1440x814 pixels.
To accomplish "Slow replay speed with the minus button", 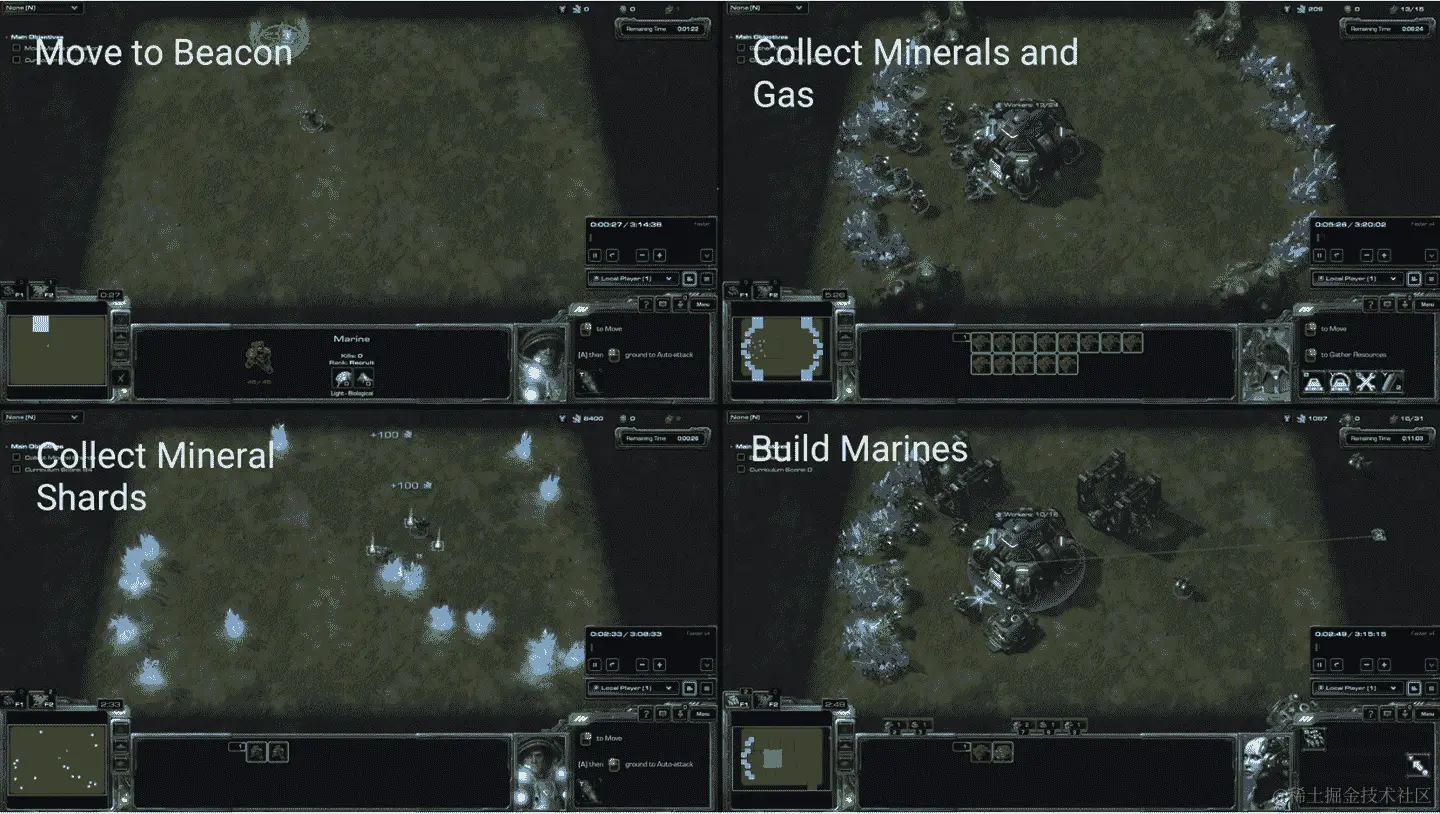I will tap(642, 255).
